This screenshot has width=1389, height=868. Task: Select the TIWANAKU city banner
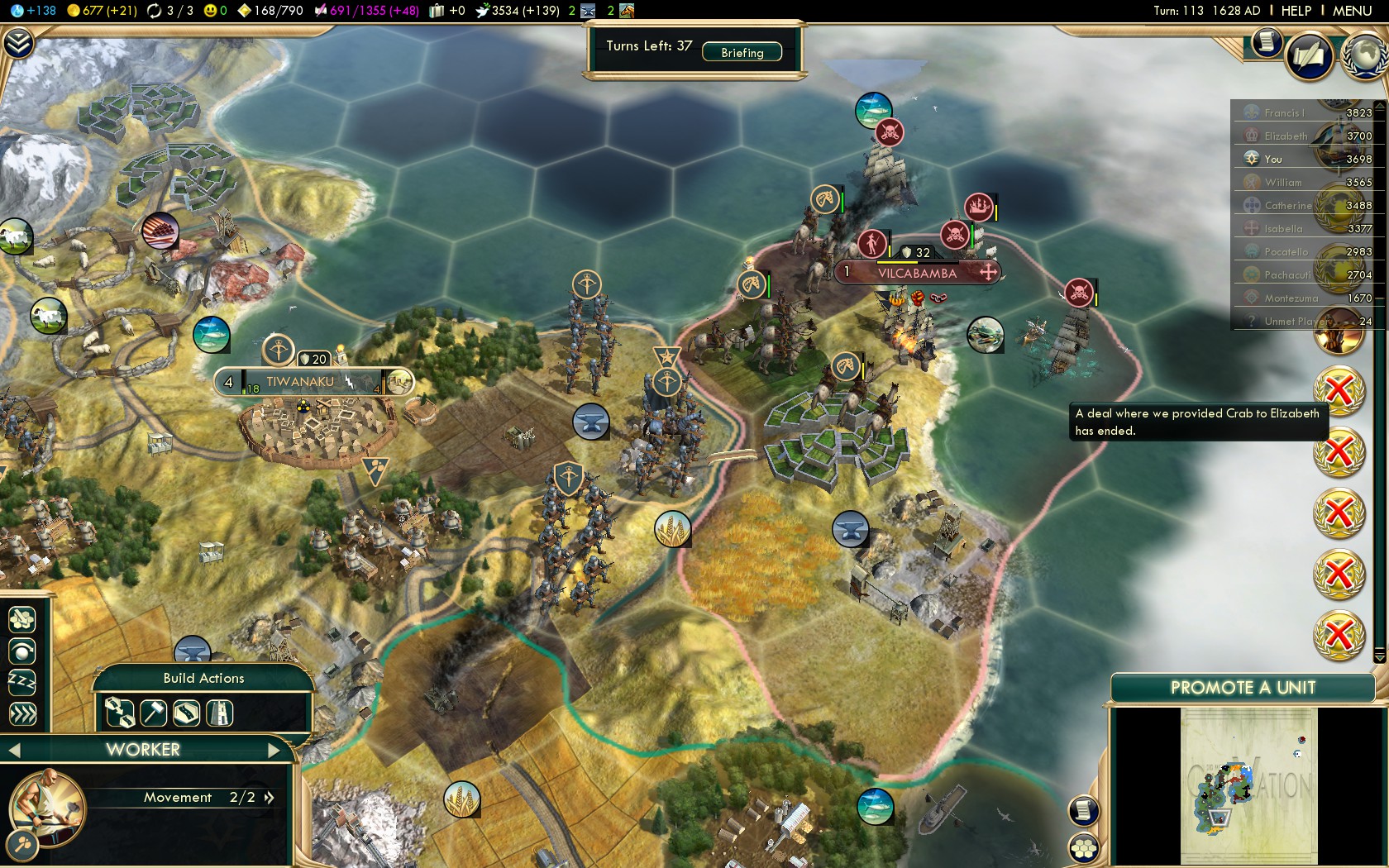(x=300, y=382)
